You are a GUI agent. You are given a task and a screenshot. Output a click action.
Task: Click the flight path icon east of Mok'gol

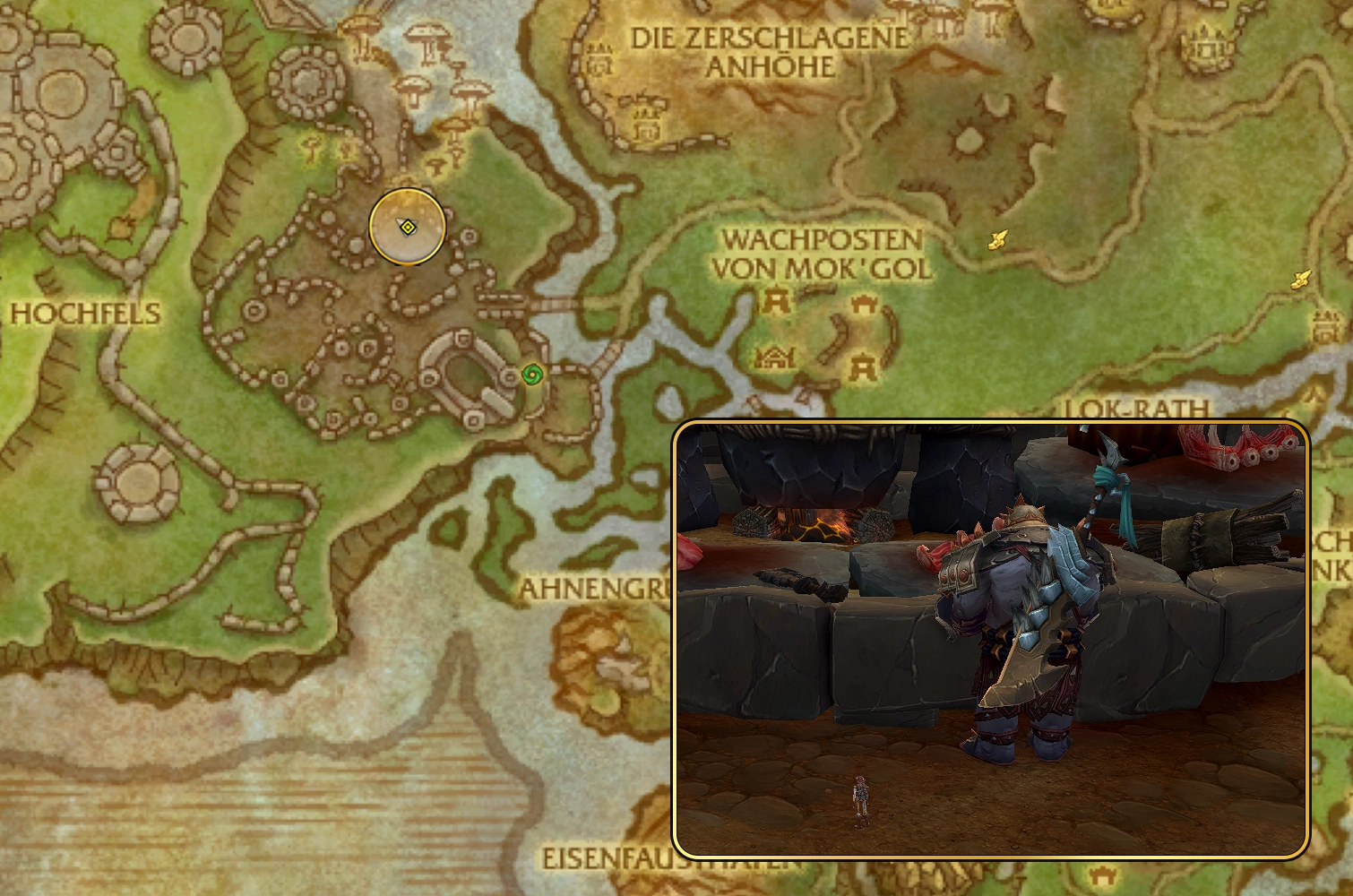click(x=996, y=237)
